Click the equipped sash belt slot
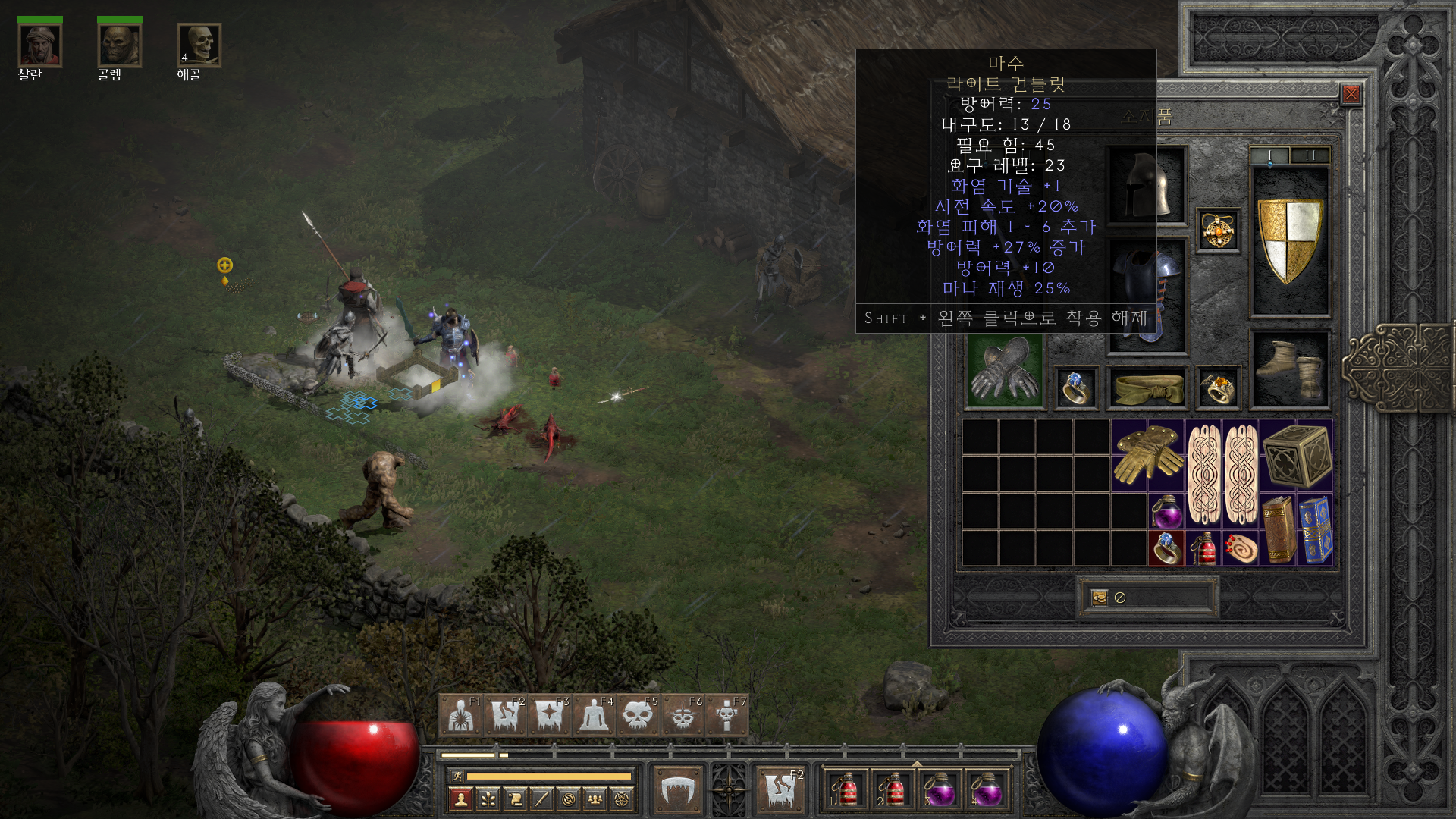 point(1147,388)
